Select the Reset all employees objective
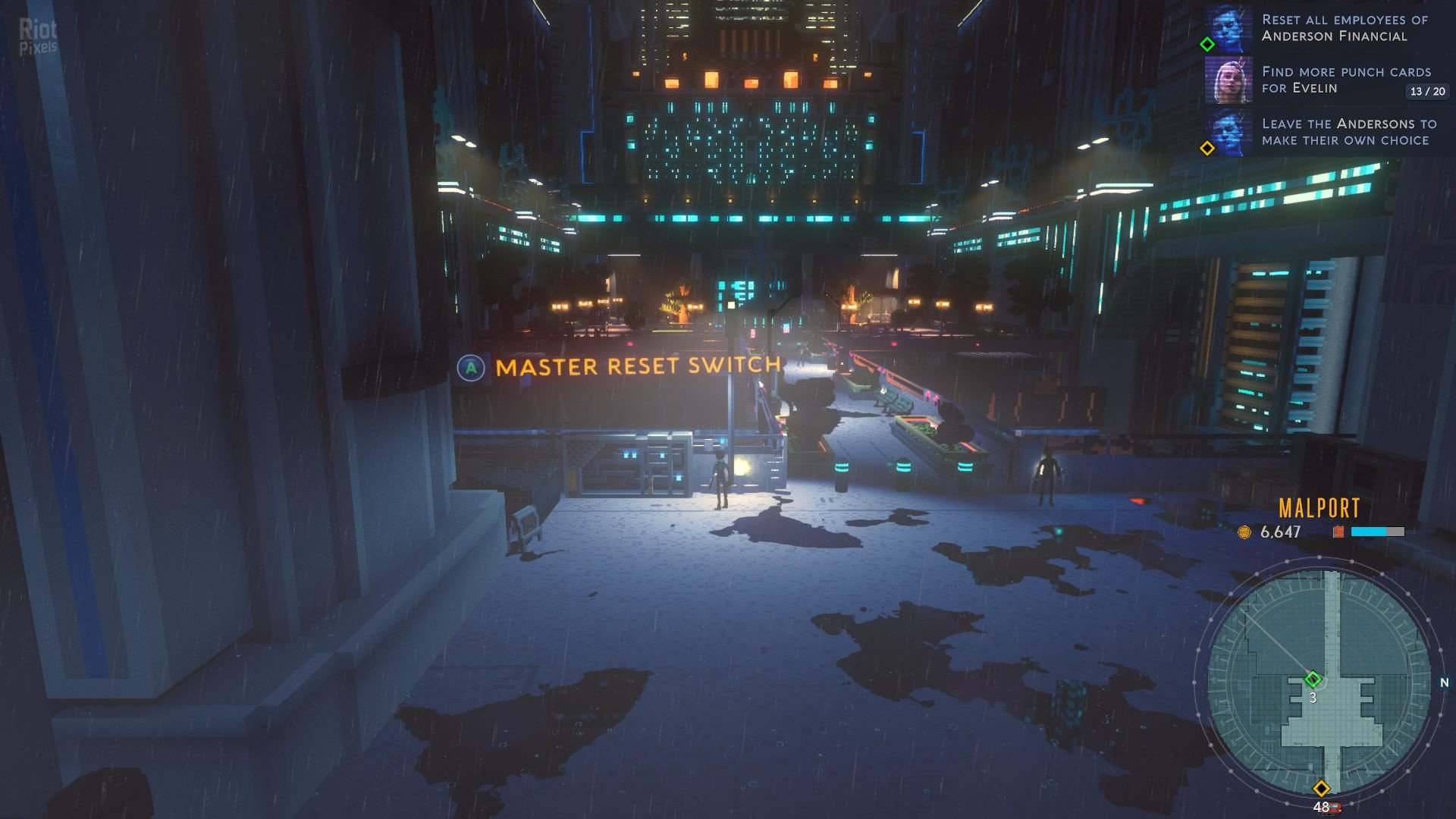The height and width of the screenshot is (819, 1456). coord(1344,28)
